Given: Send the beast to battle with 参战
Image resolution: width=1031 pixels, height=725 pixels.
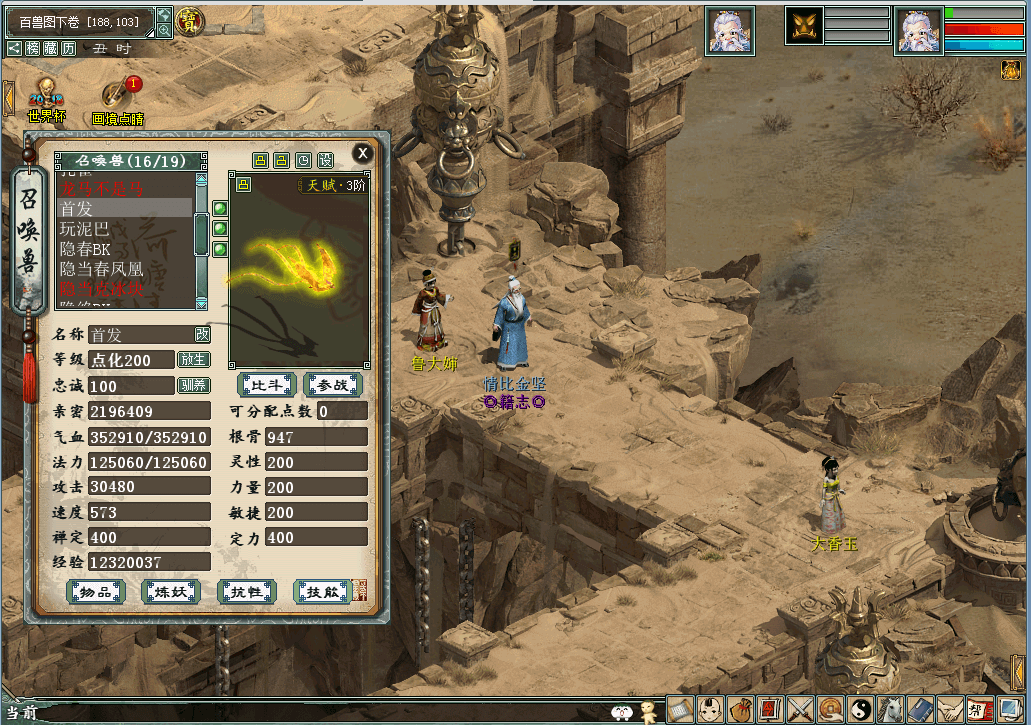Looking at the screenshot, I should [332, 384].
